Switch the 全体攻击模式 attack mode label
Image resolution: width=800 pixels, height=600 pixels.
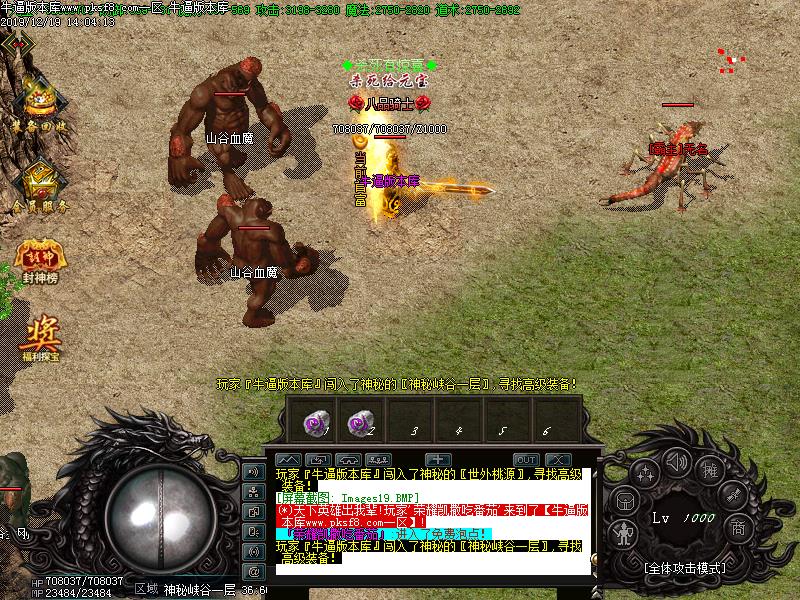(x=683, y=567)
